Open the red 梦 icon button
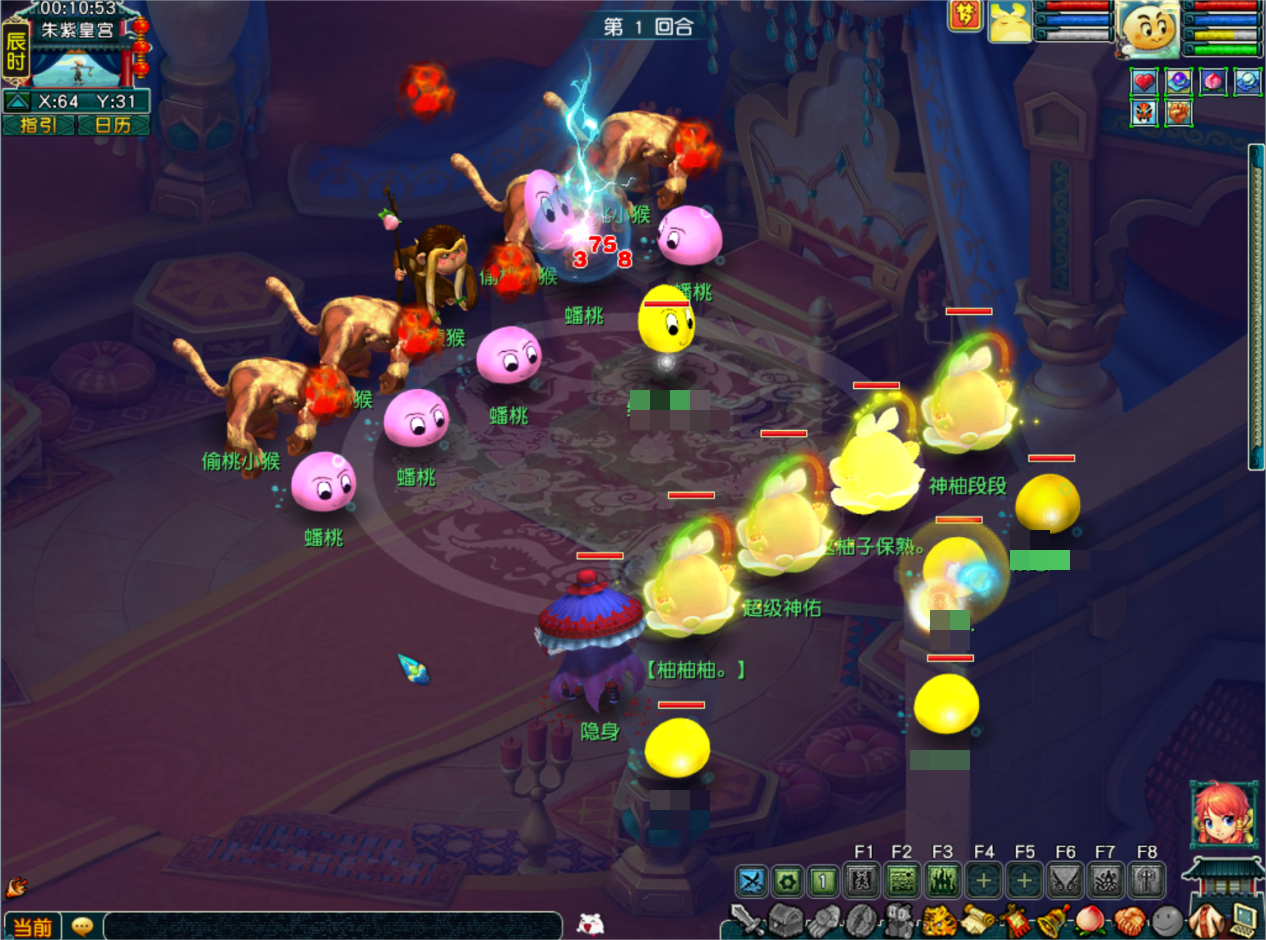1266x940 pixels. (965, 16)
